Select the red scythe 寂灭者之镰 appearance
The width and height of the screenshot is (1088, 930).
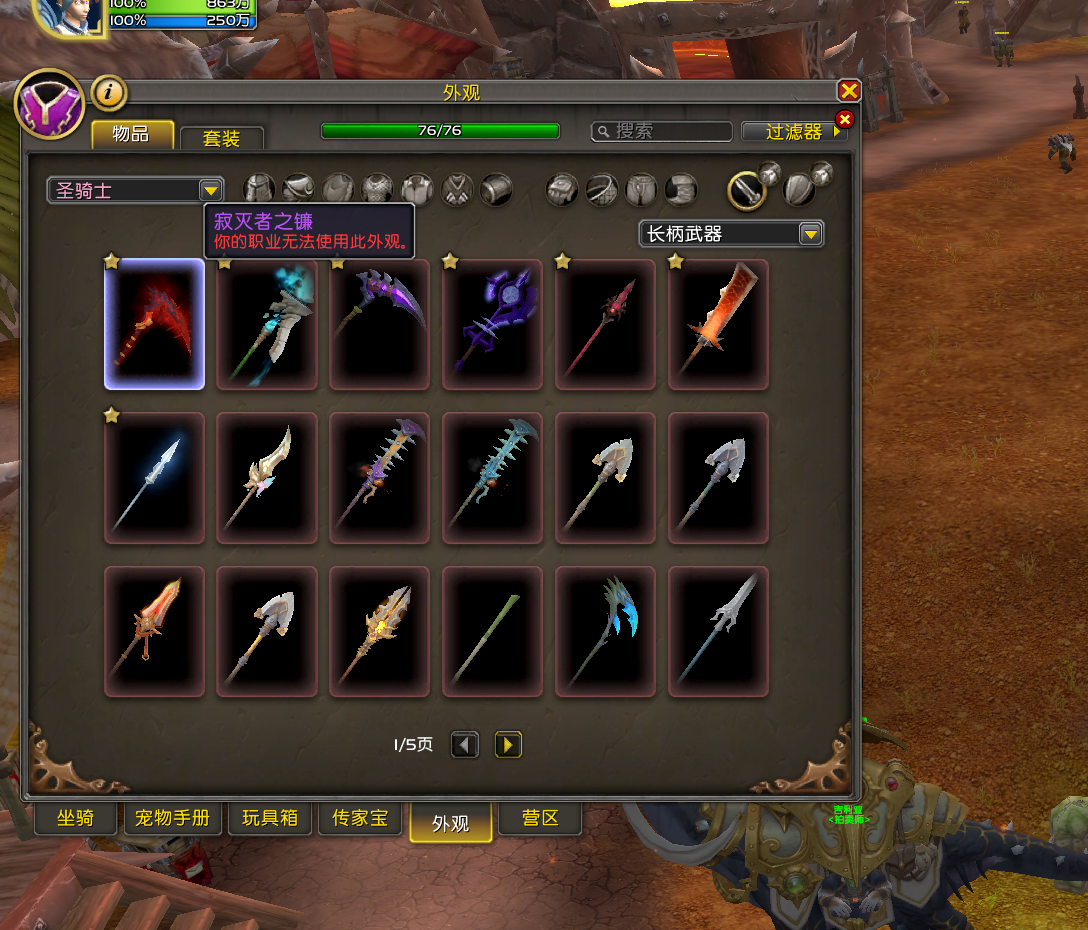154,324
